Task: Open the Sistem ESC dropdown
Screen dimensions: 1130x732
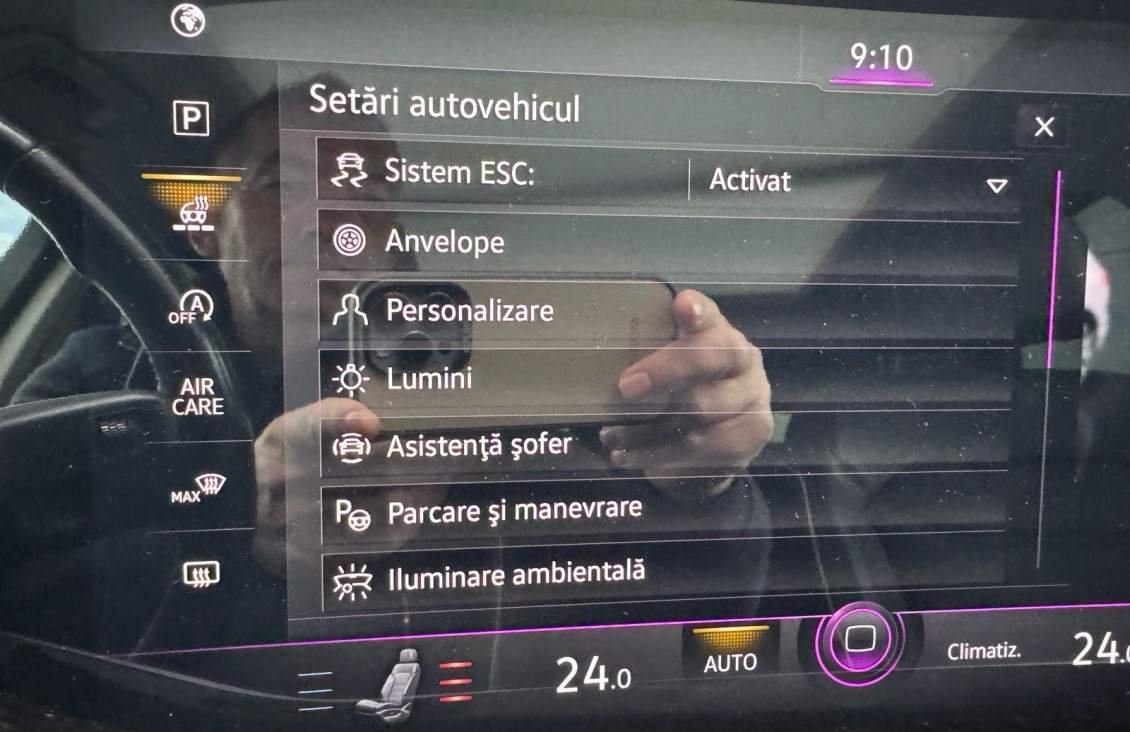Action: tap(855, 182)
